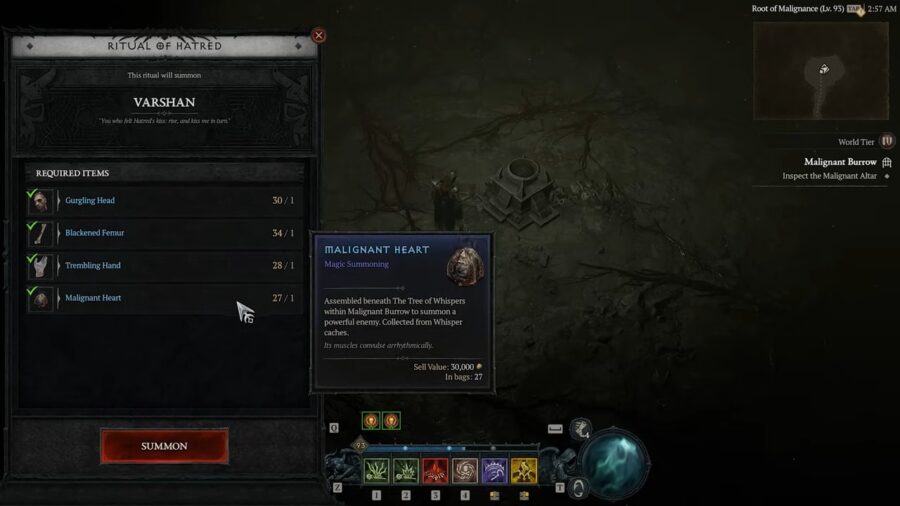Trigger the yellow skill icon
The width and height of the screenshot is (900, 506).
[523, 471]
